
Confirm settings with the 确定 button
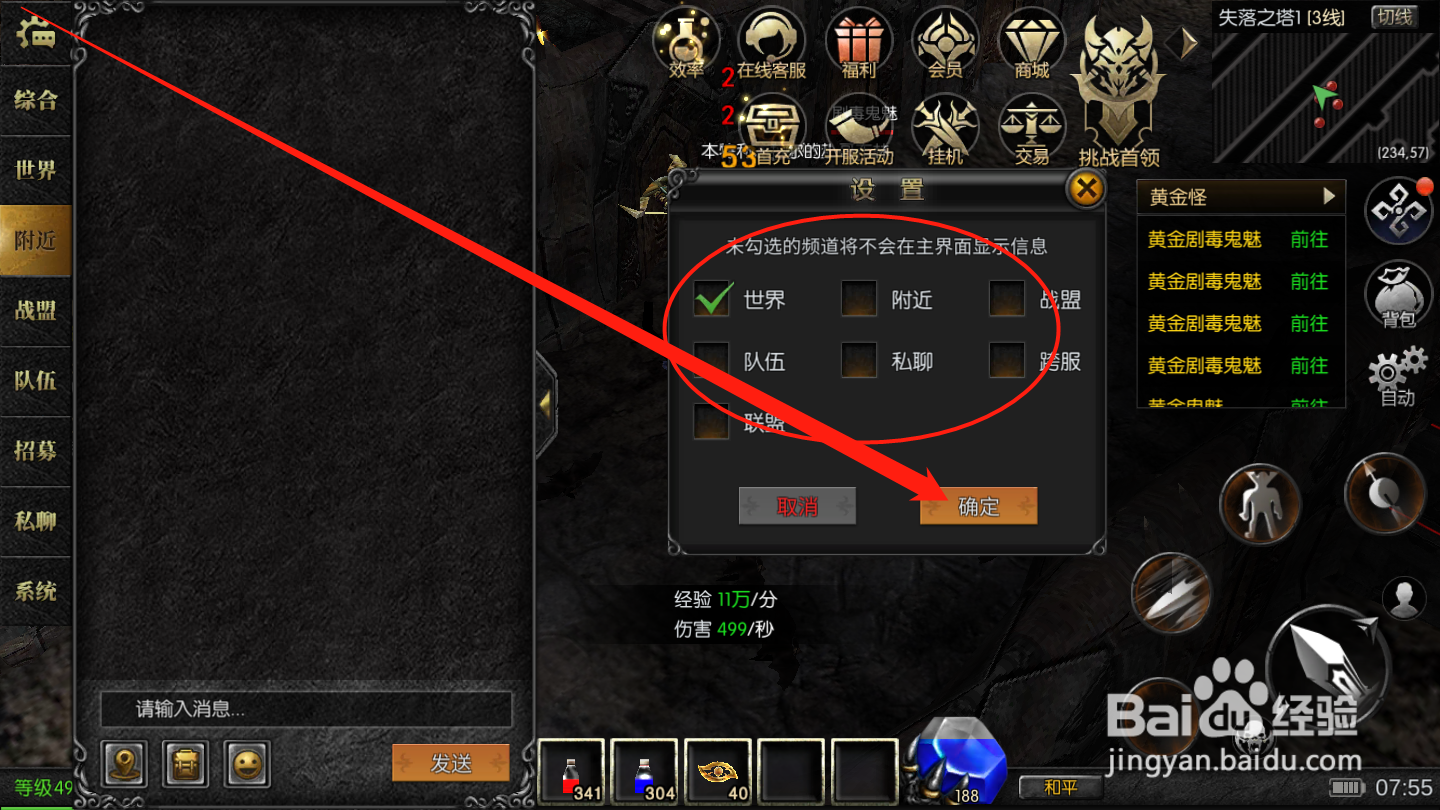tap(977, 506)
